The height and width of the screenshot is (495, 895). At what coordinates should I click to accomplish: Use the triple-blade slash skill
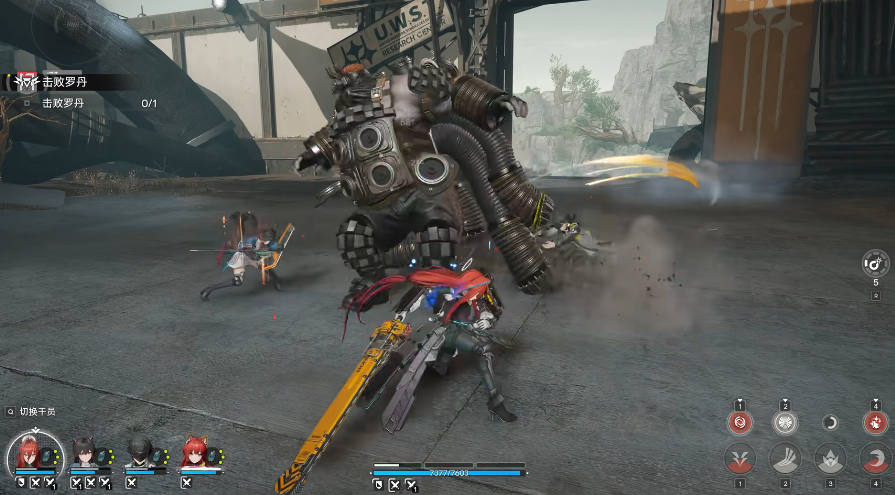[785, 459]
